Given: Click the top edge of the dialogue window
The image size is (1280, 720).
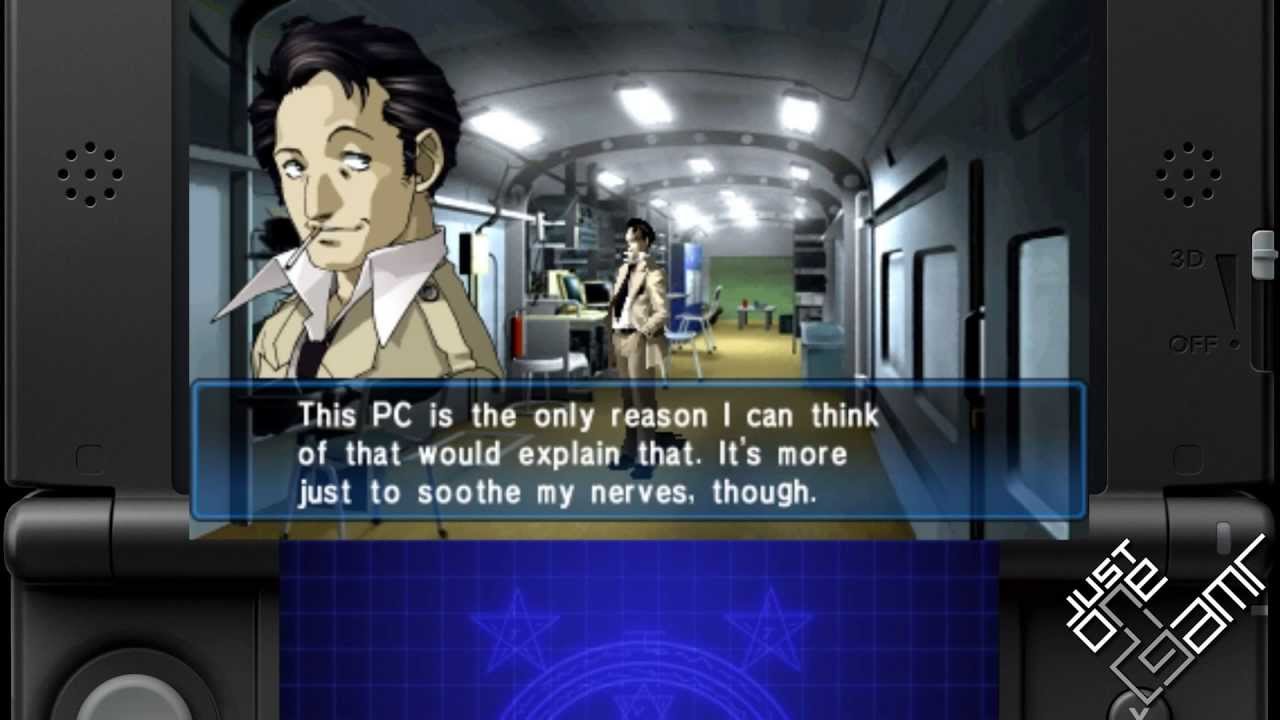Looking at the screenshot, I should coord(640,385).
